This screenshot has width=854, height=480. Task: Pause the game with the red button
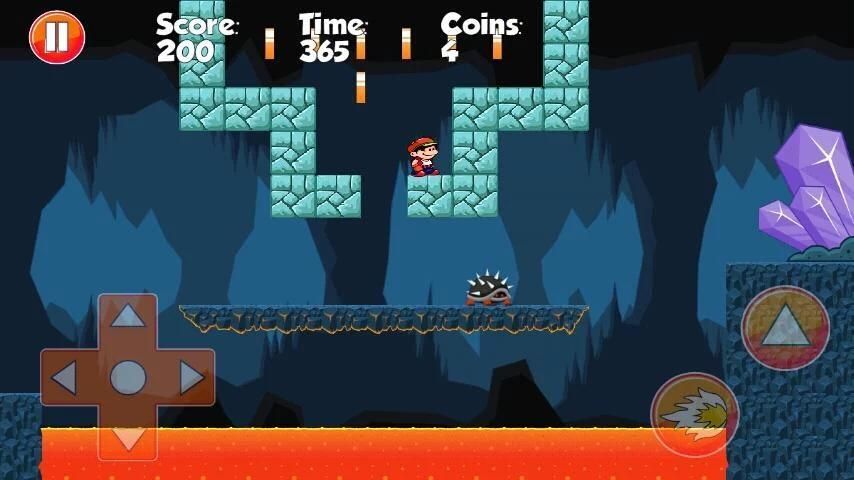(57, 37)
